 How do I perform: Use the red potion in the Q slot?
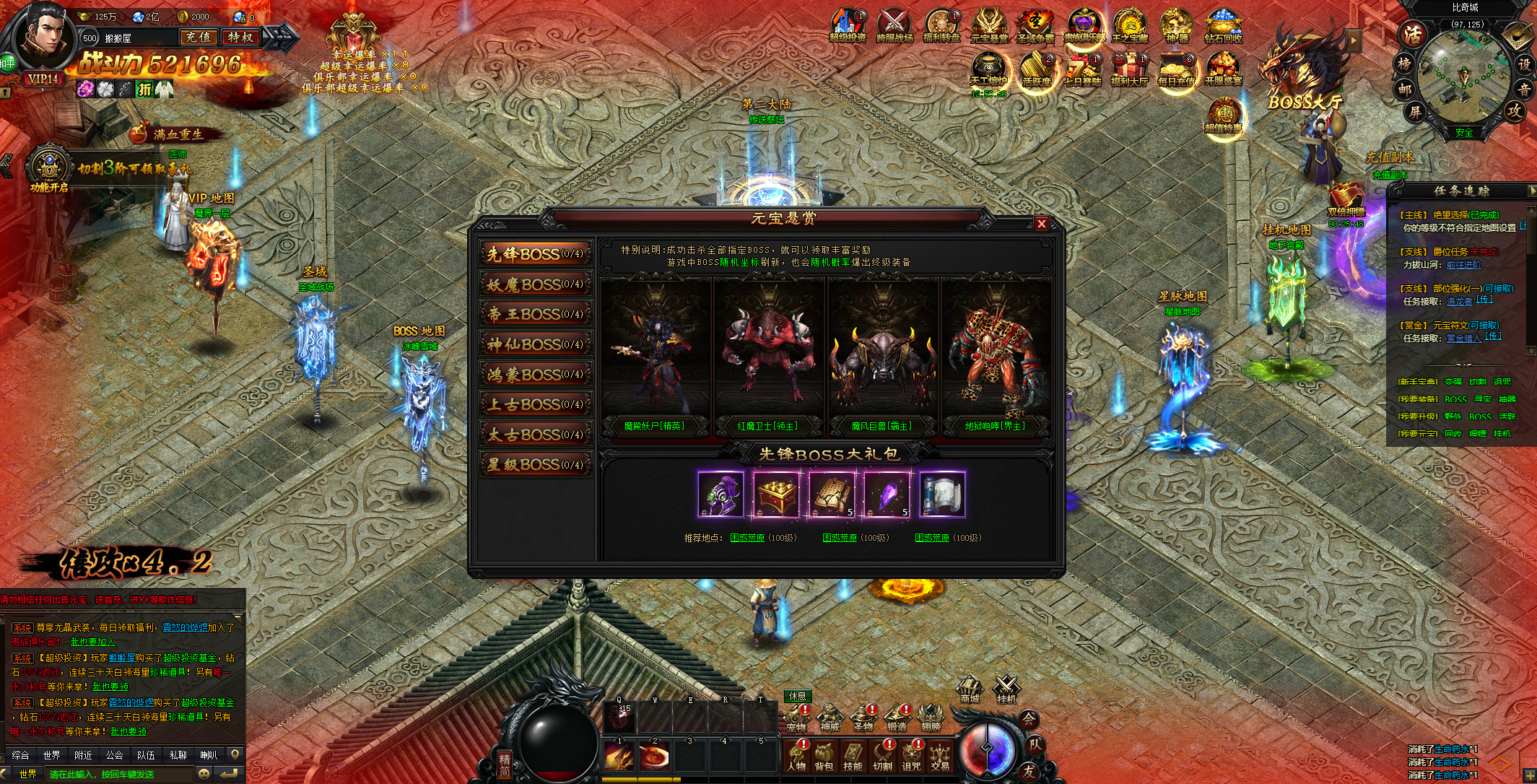pos(620,718)
